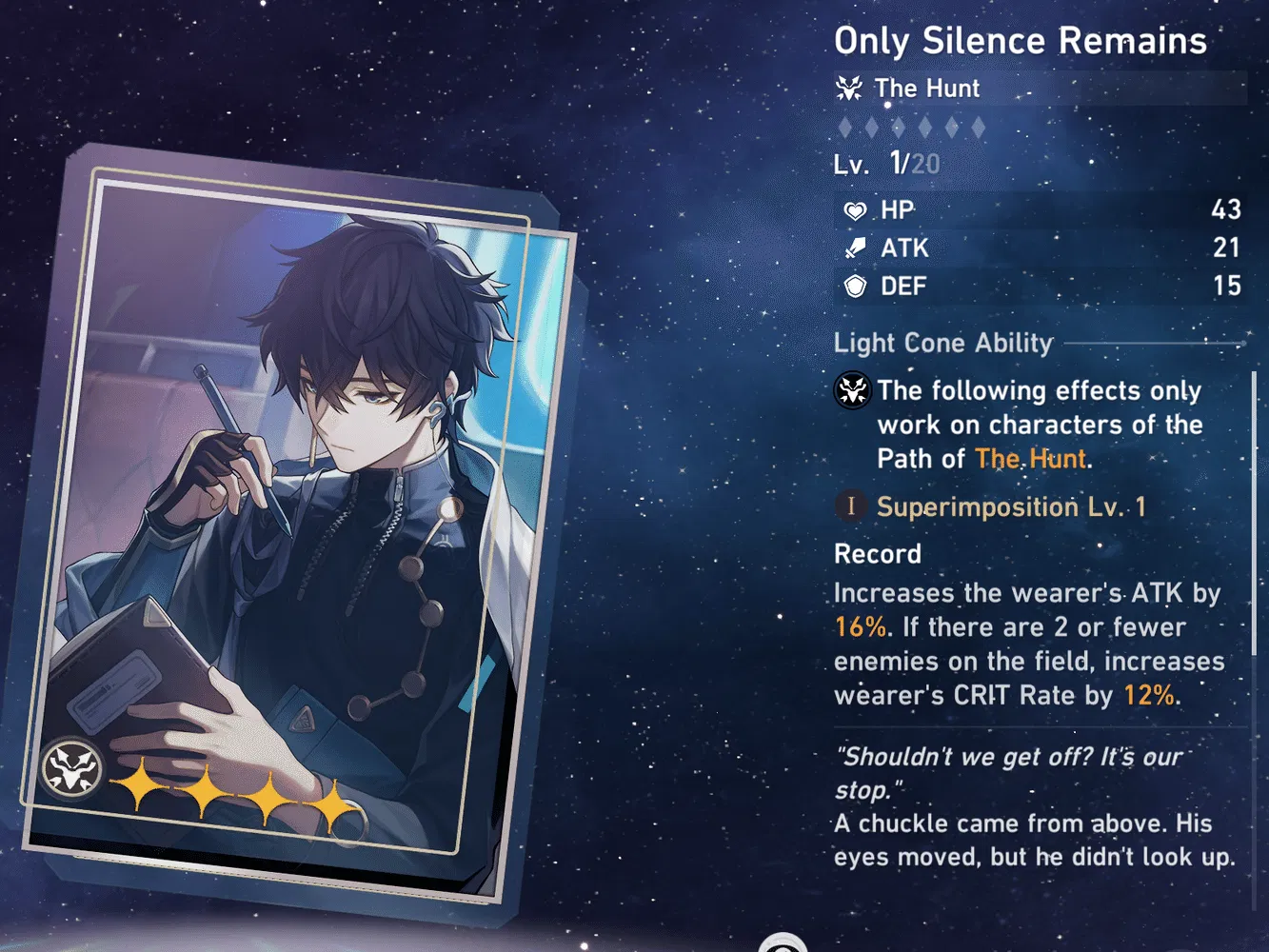1269x952 pixels.
Task: Expand the Light Cone Ability section
Action: pos(942,343)
